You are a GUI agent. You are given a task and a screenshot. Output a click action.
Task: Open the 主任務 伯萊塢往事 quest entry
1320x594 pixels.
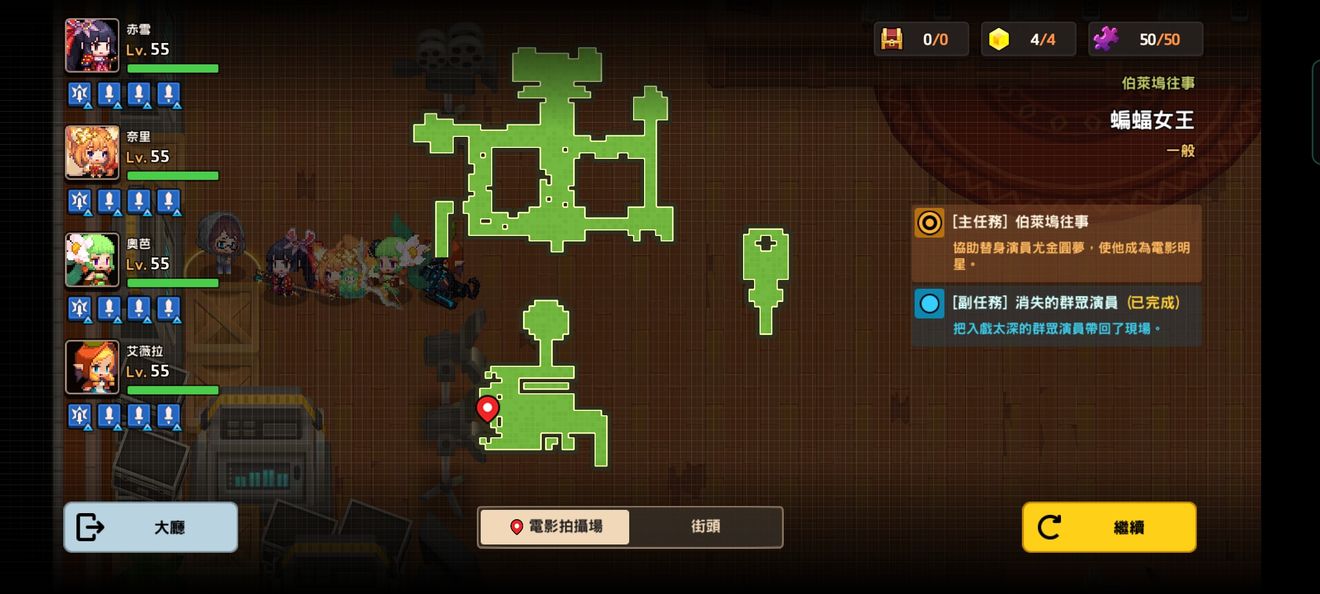1056,244
